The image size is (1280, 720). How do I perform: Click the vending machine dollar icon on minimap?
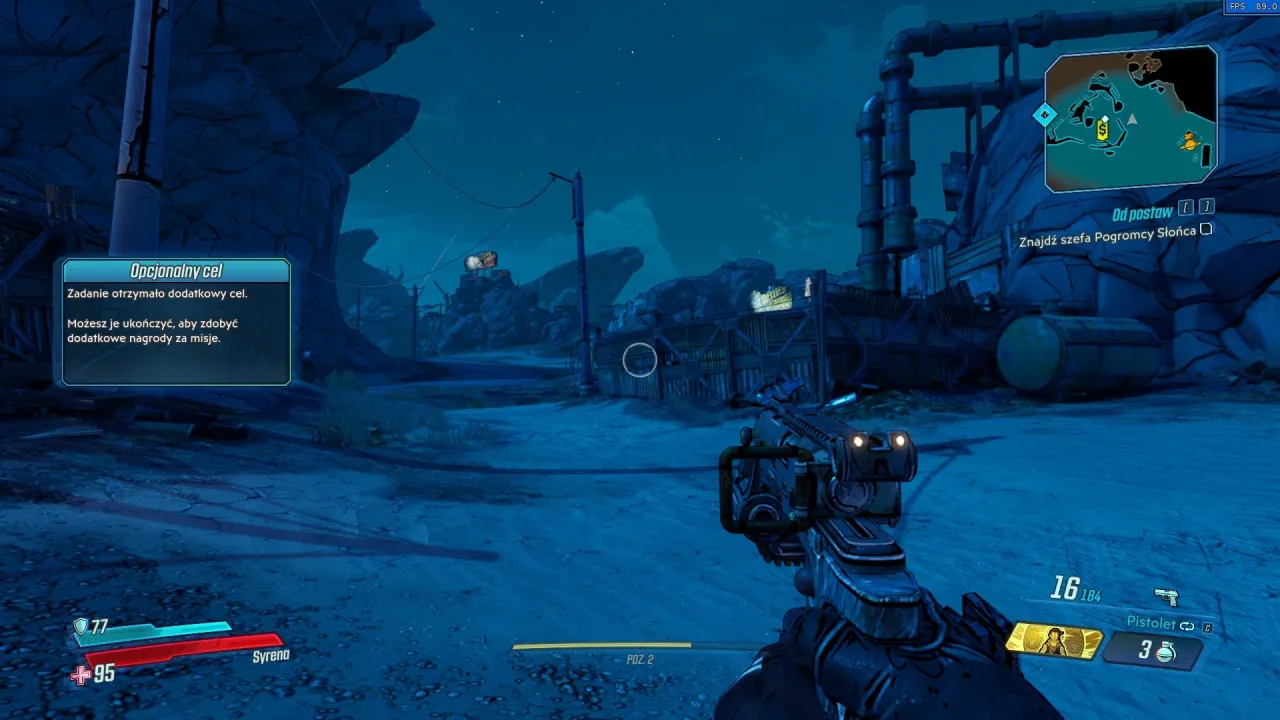click(x=1102, y=130)
